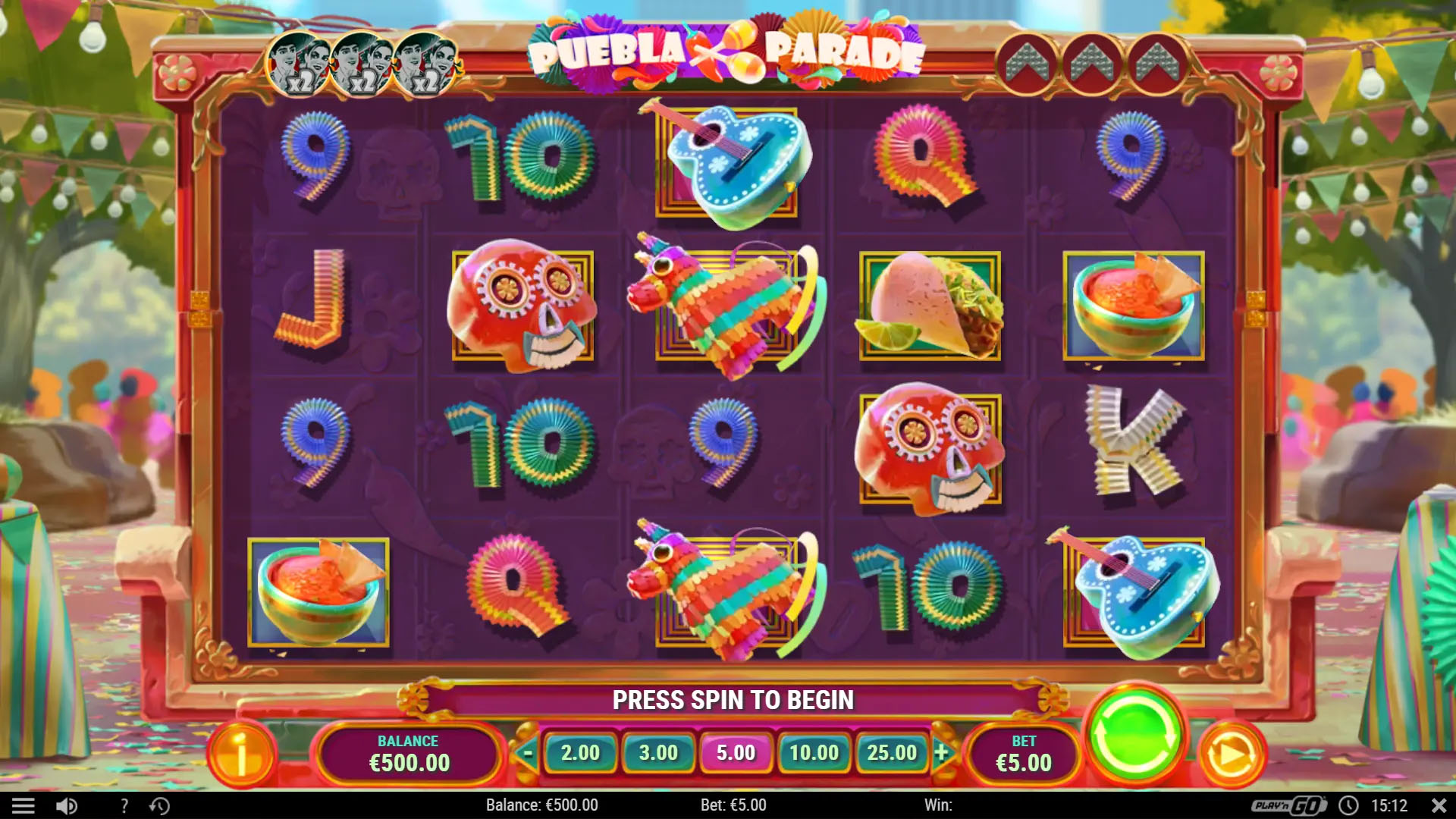Select the 2.00 bet amount

580,752
